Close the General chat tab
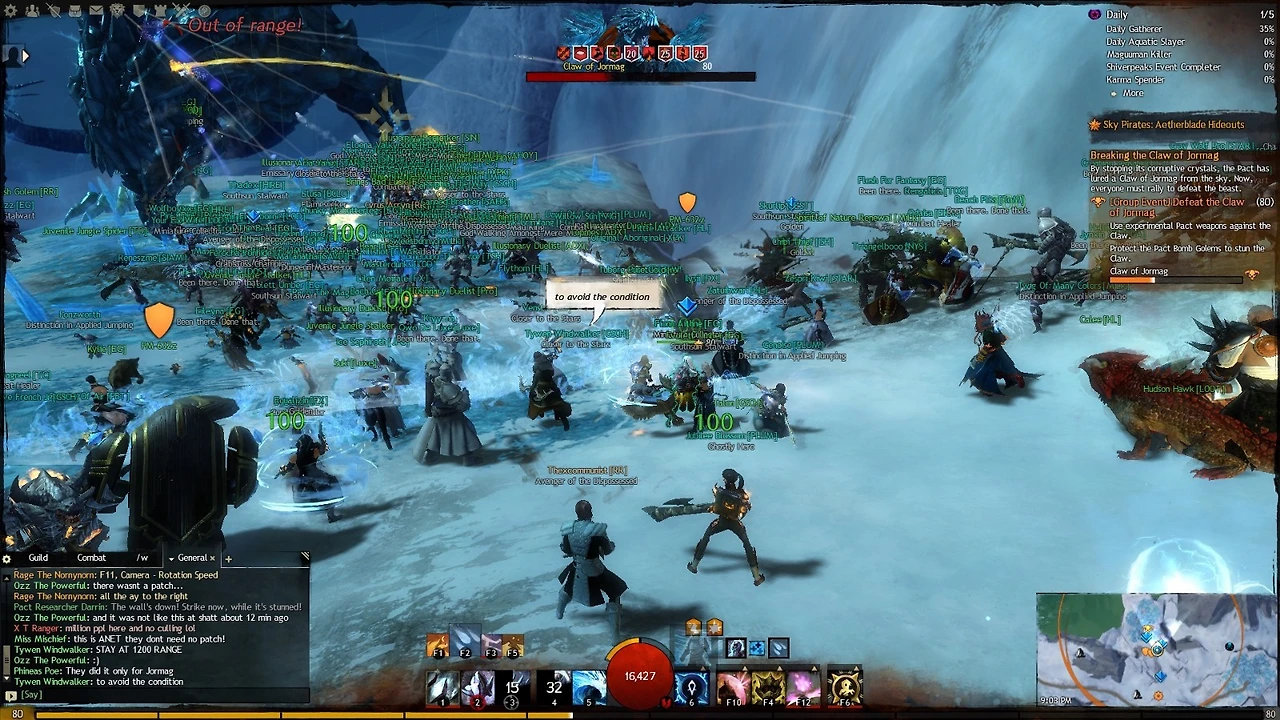The image size is (1280, 720). (212, 558)
